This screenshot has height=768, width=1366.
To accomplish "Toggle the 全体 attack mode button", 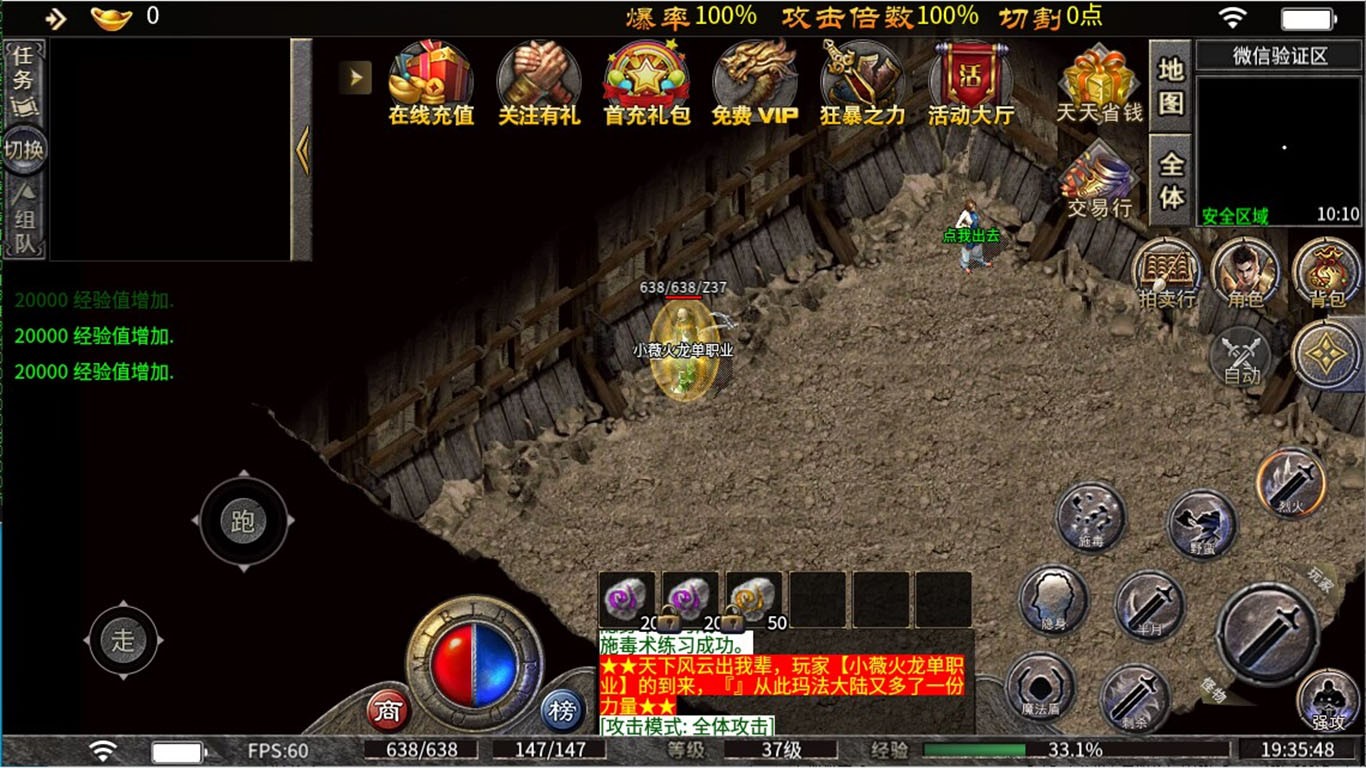I will pos(1170,179).
